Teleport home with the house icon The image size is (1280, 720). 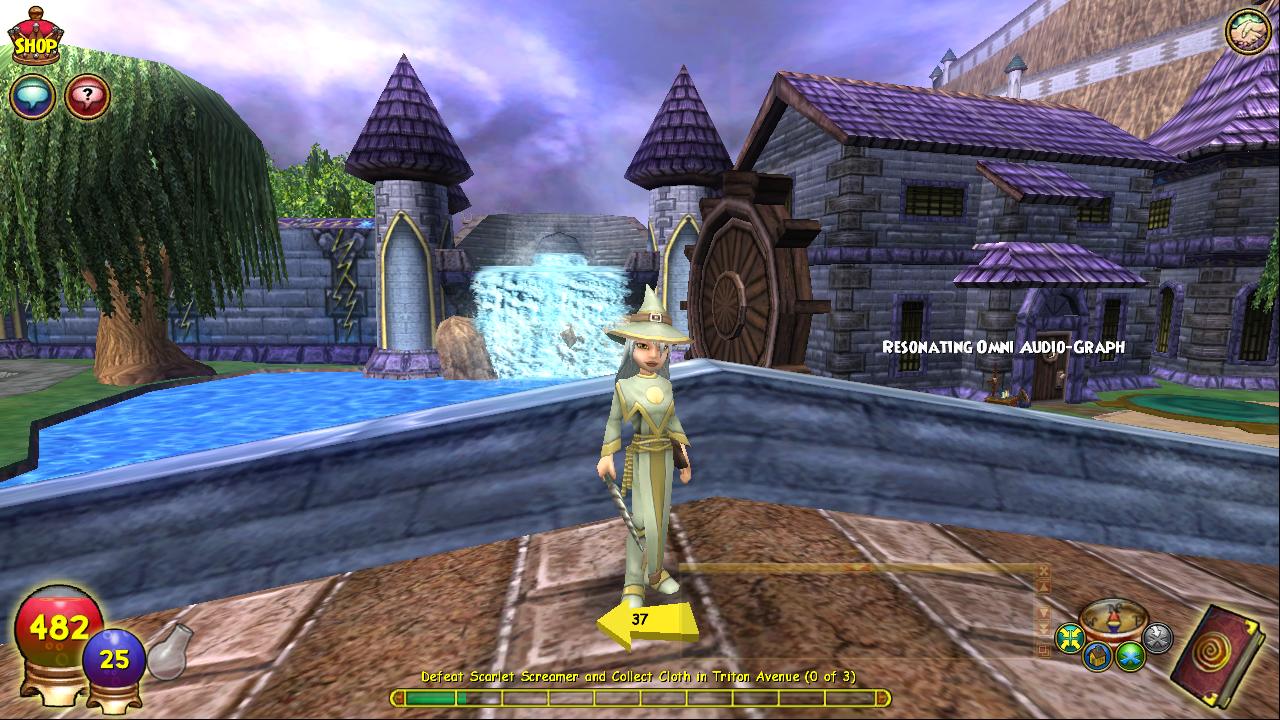point(1099,656)
